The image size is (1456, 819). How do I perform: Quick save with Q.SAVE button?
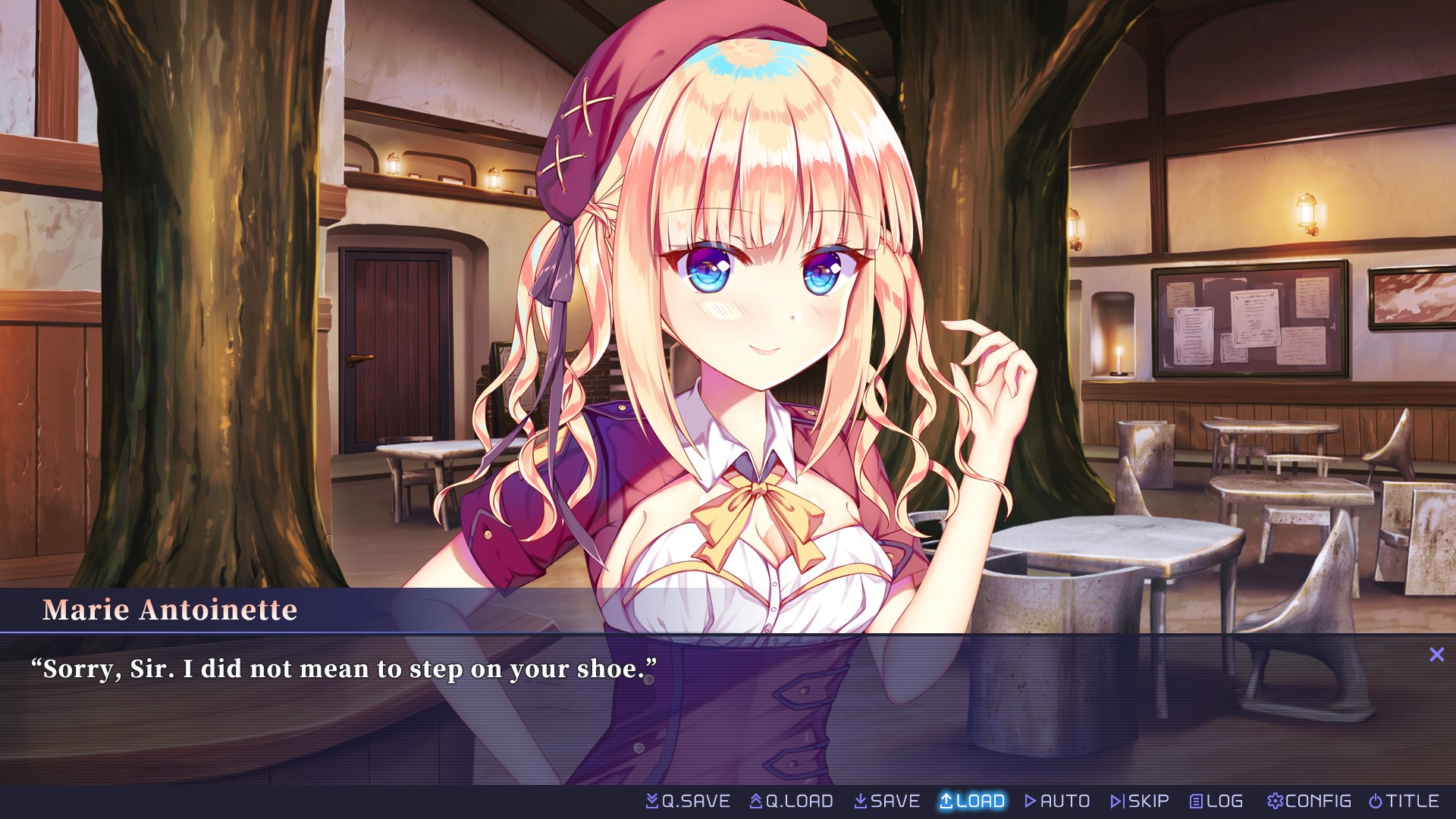pos(688,801)
